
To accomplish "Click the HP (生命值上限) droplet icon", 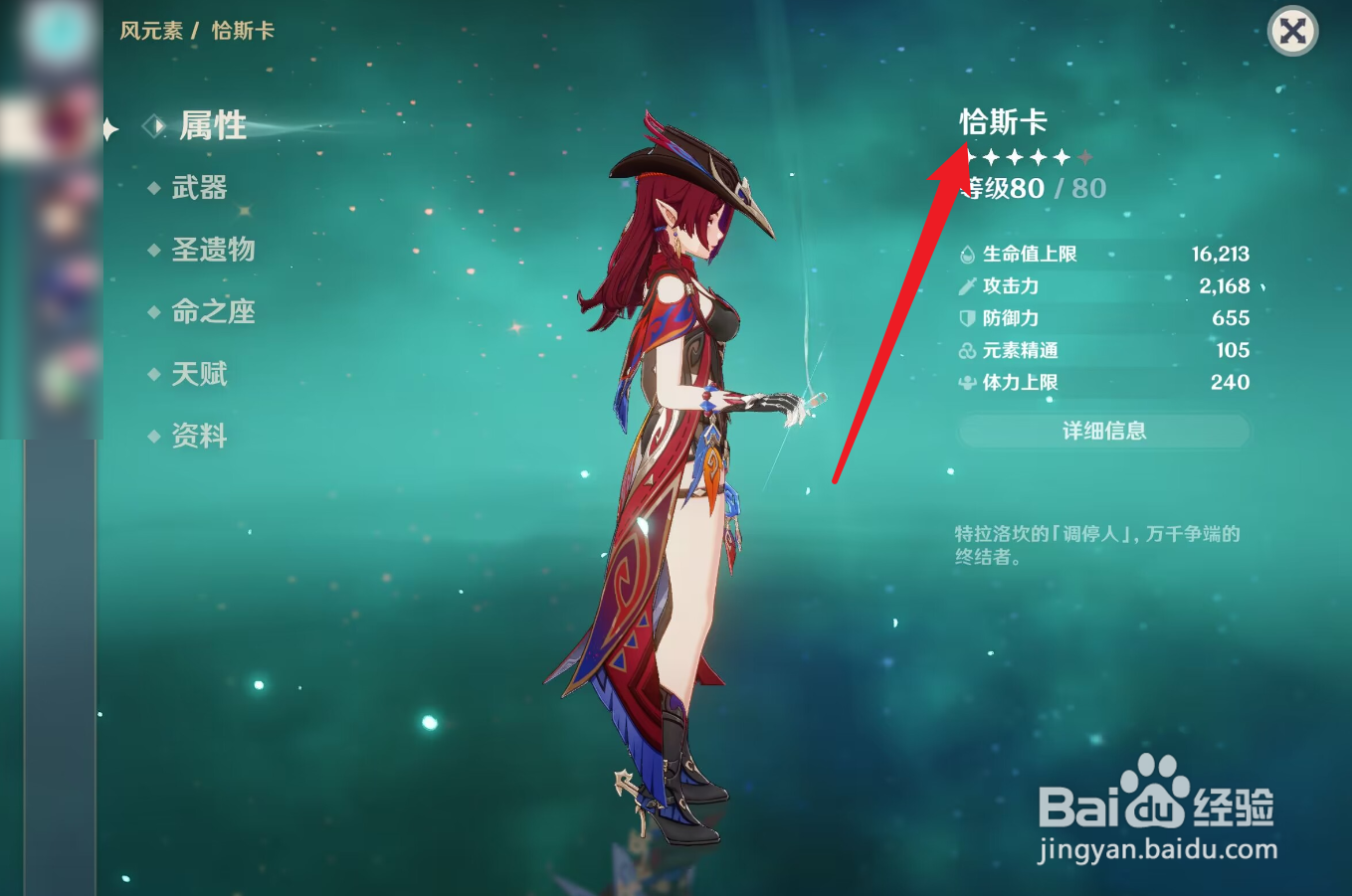I will point(965,254).
